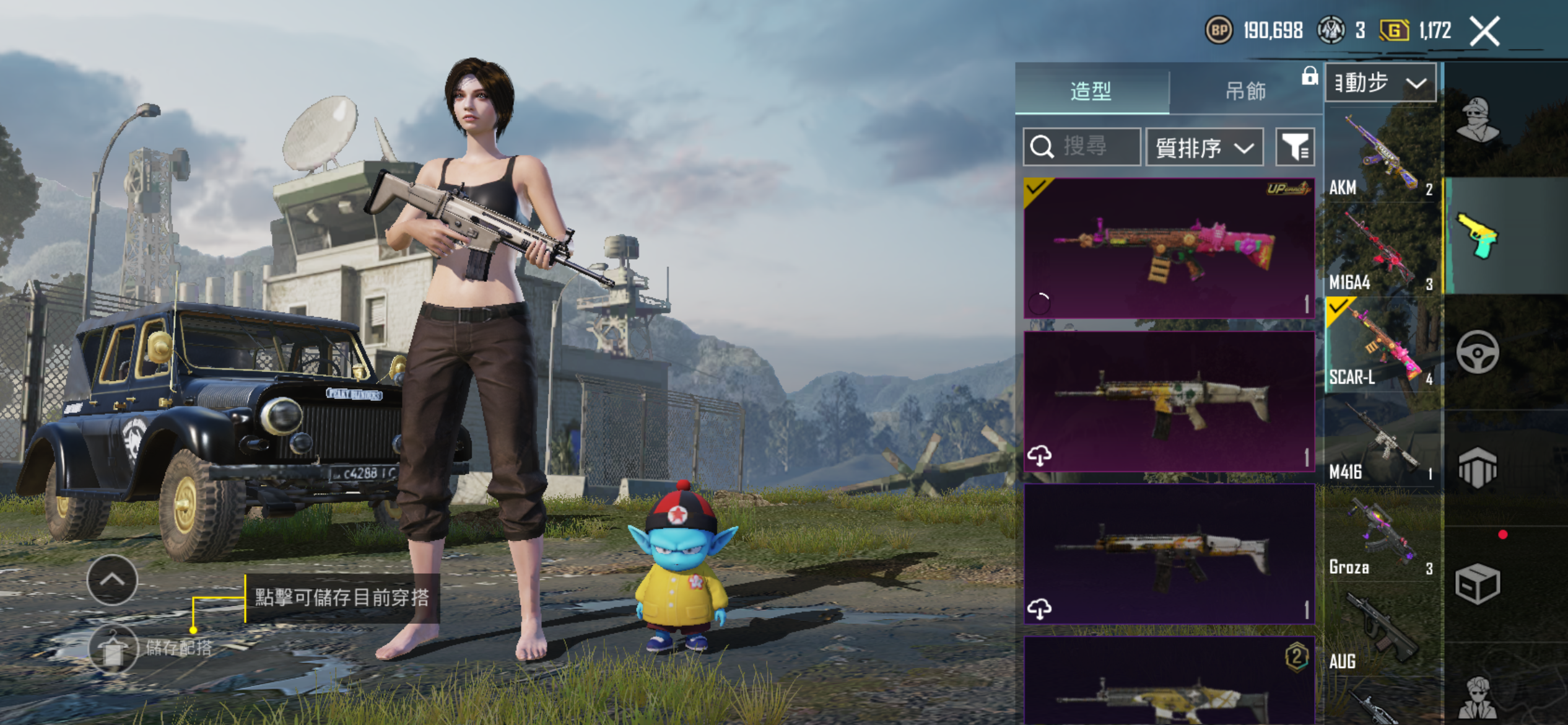The width and height of the screenshot is (1568, 725).
Task: Select the M16A4 weapon entry
Action: pos(1381,251)
